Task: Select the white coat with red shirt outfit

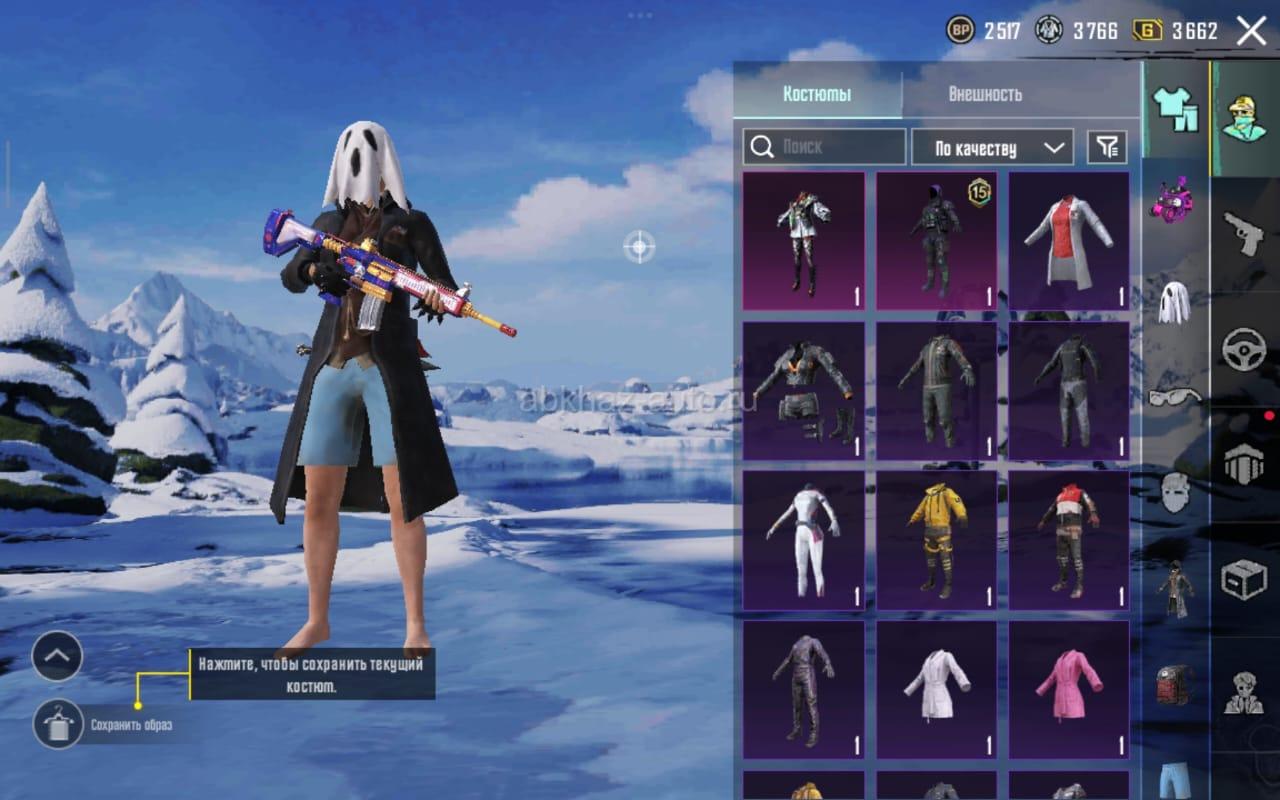Action: pos(1069,241)
